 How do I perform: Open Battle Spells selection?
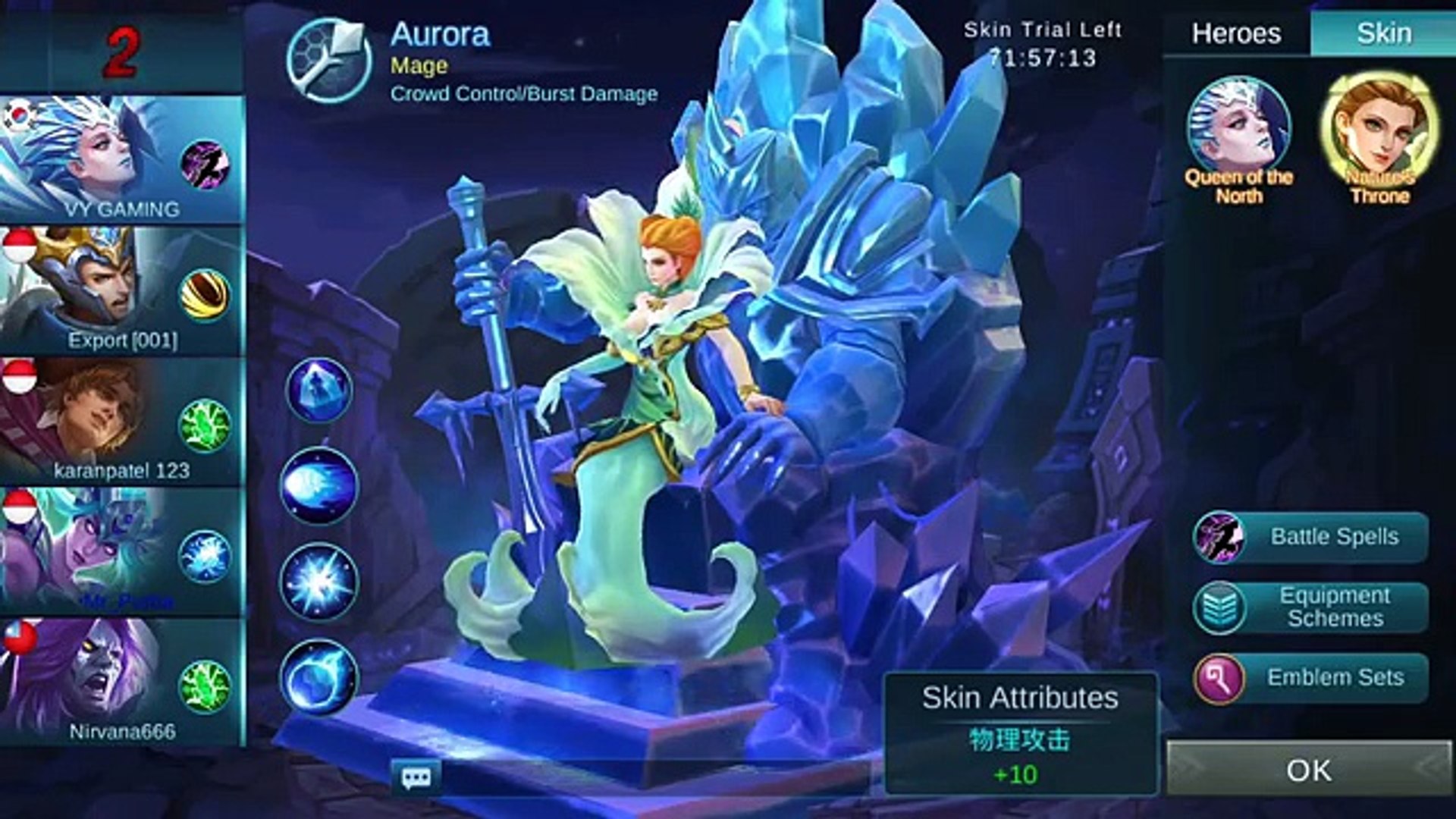[x=1310, y=537]
